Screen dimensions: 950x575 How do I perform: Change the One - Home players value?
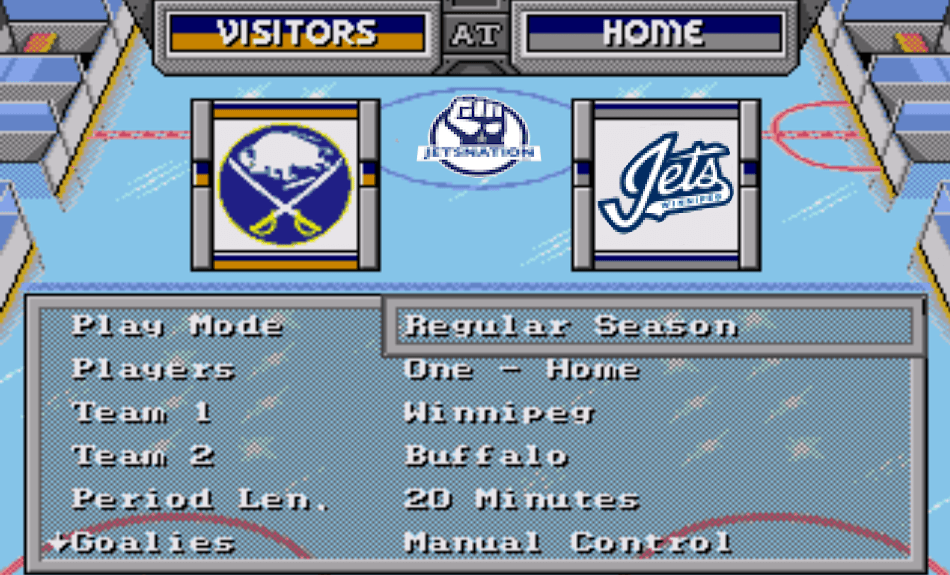pyautogui.click(x=521, y=369)
